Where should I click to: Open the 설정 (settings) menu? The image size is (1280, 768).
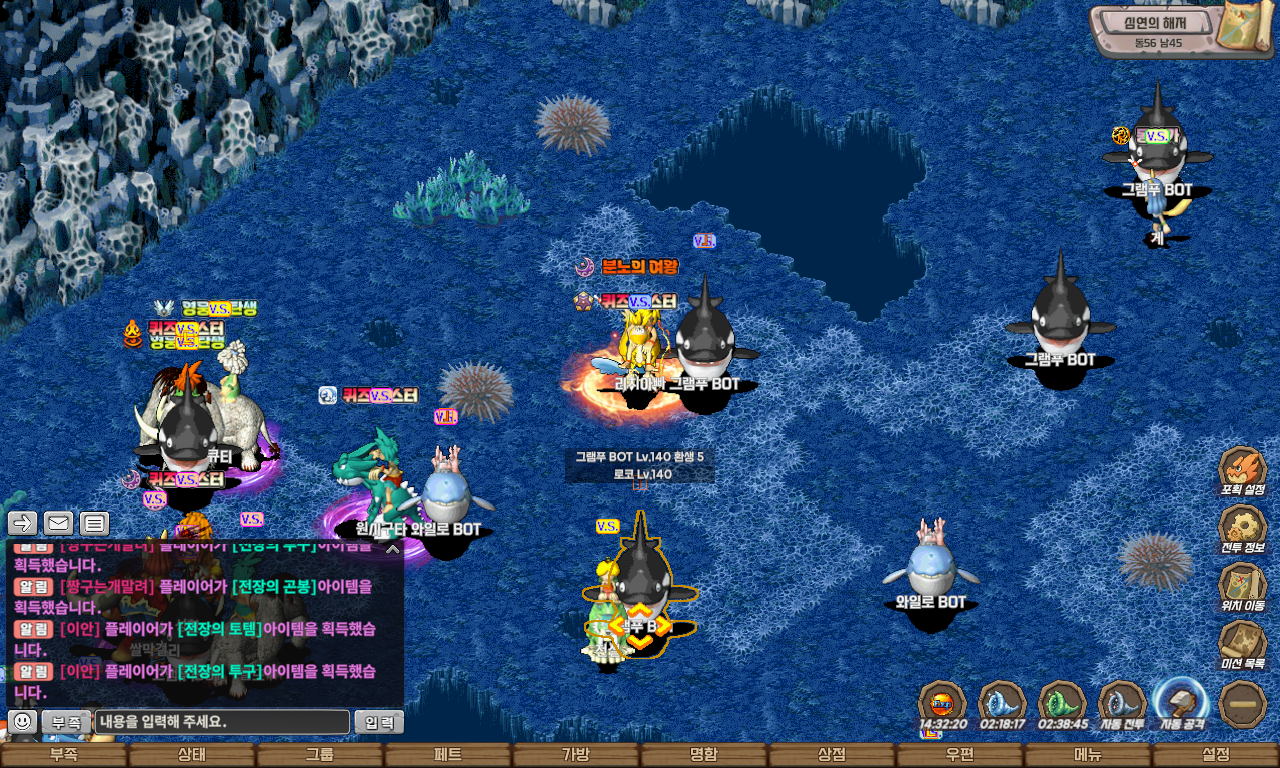(1216, 755)
